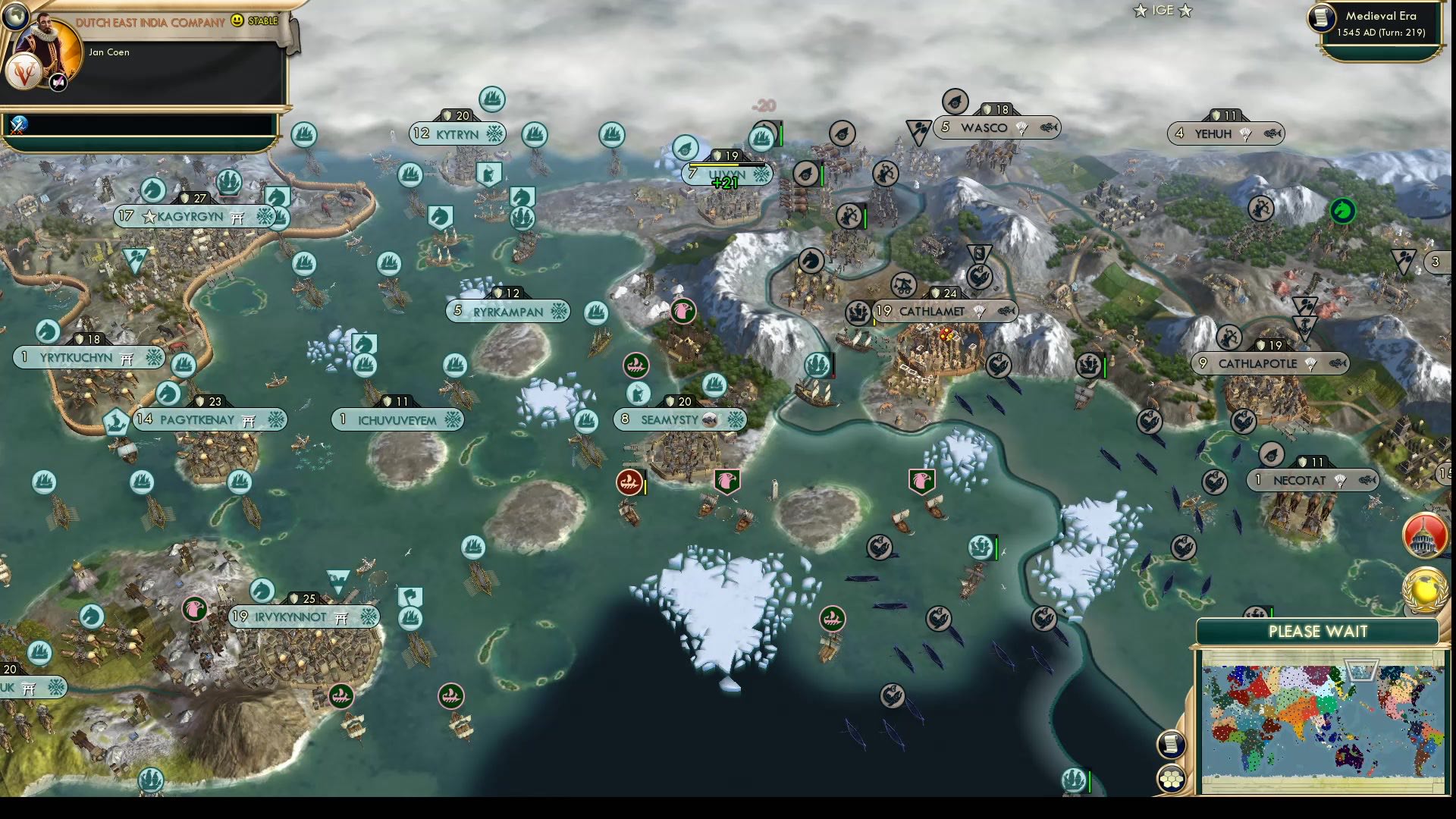Click the pink eagle unit flag near Seamysty
The image size is (1456, 819).
tap(726, 479)
